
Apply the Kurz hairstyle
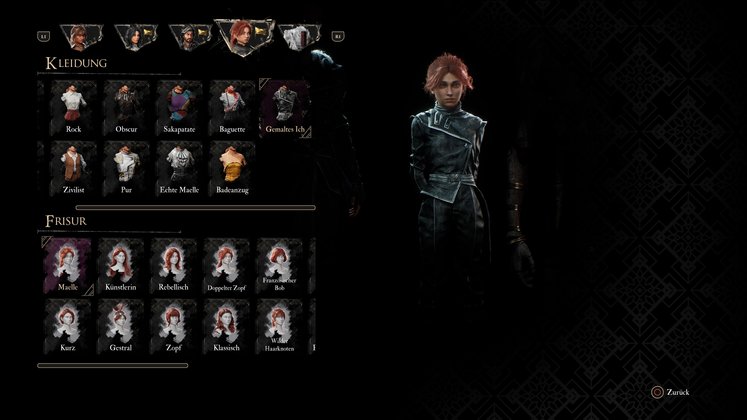point(68,326)
